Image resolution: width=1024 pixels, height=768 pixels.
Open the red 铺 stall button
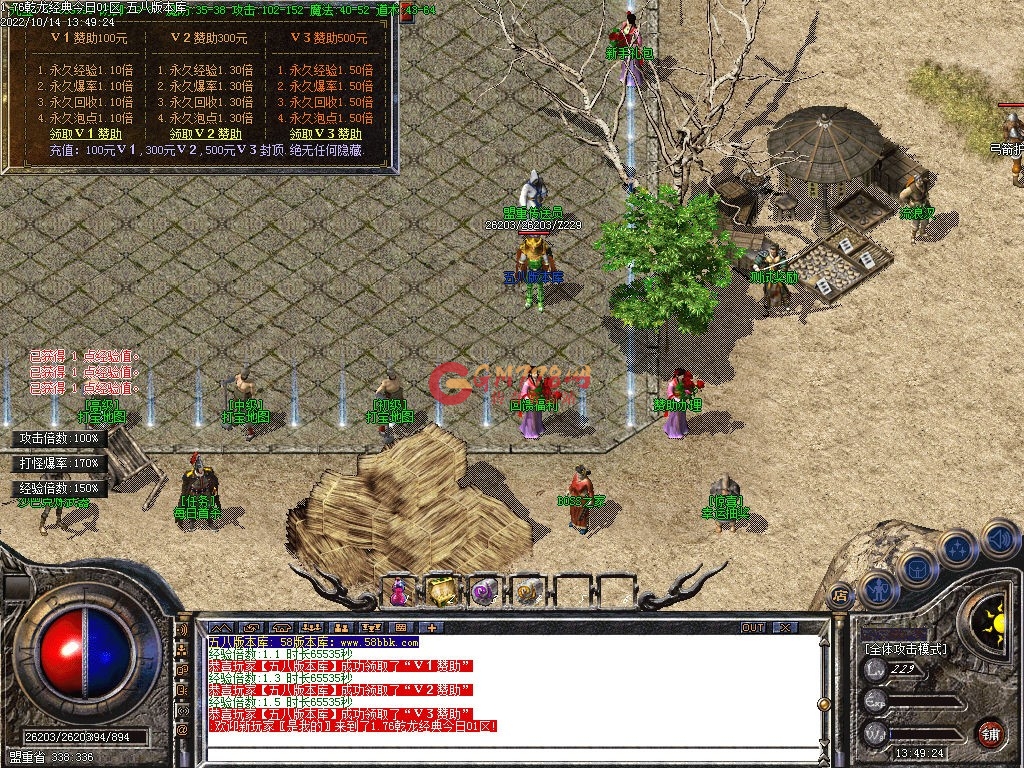coord(990,733)
